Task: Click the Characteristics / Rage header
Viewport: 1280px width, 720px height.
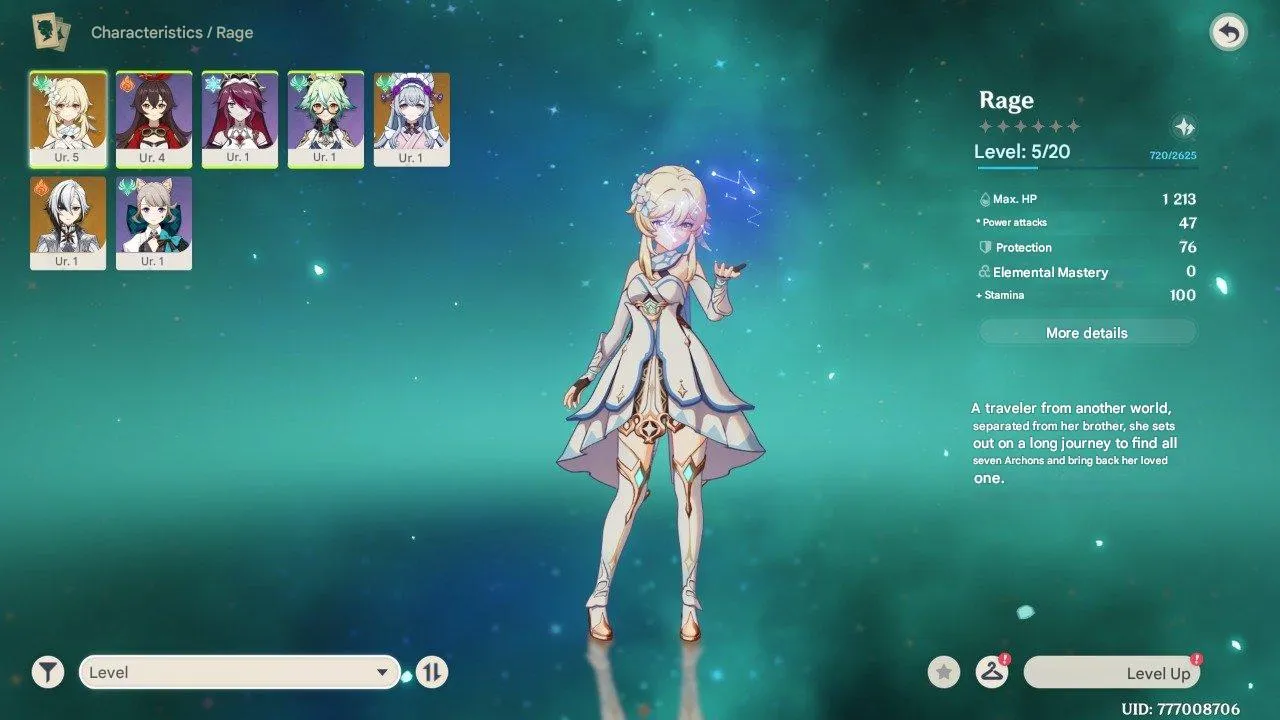Action: [171, 31]
